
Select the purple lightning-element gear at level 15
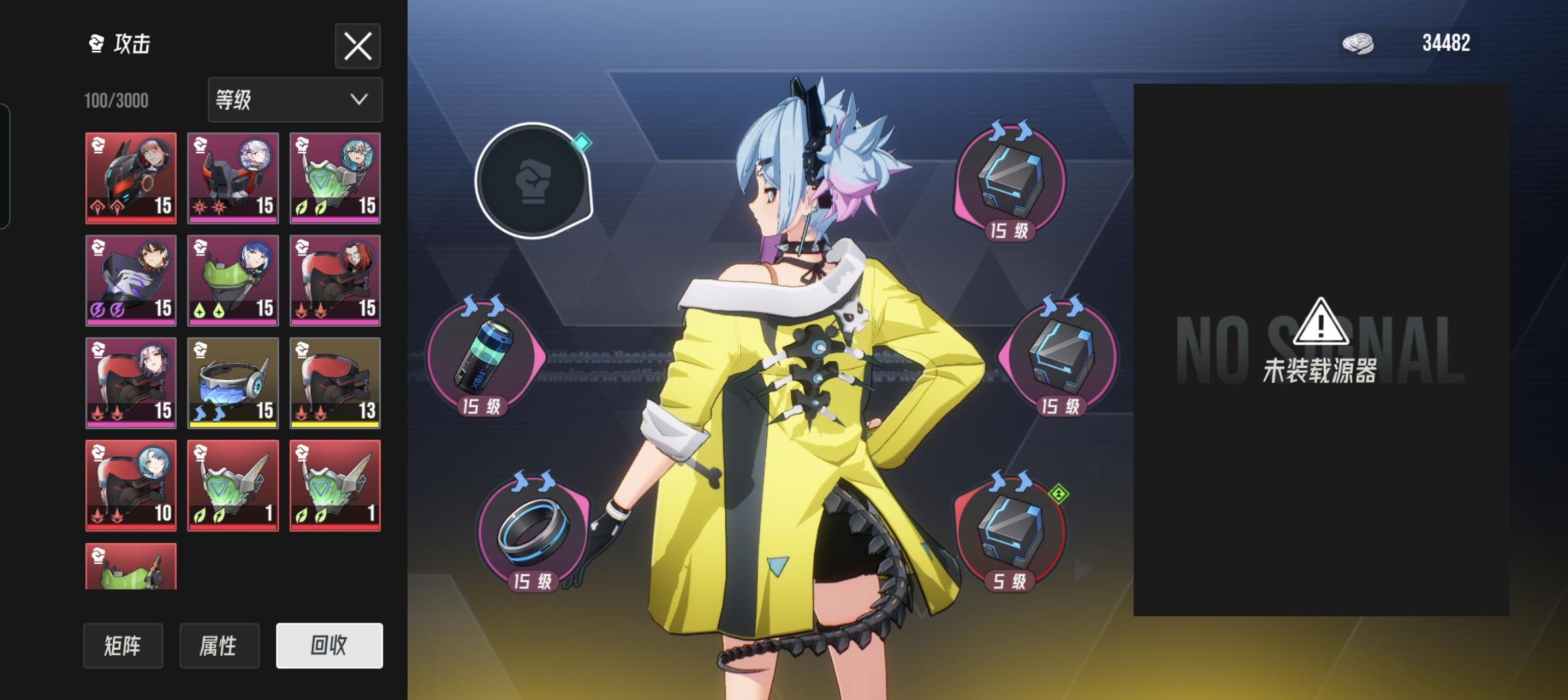(x=130, y=281)
